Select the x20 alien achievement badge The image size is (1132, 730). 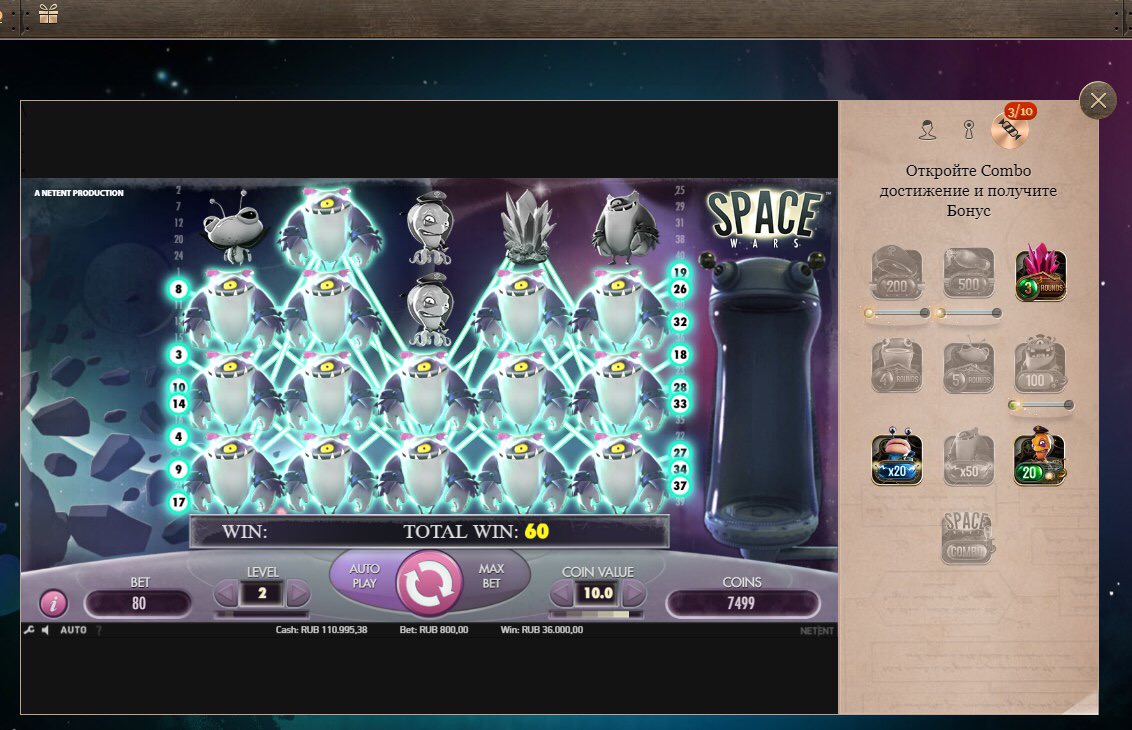click(896, 460)
